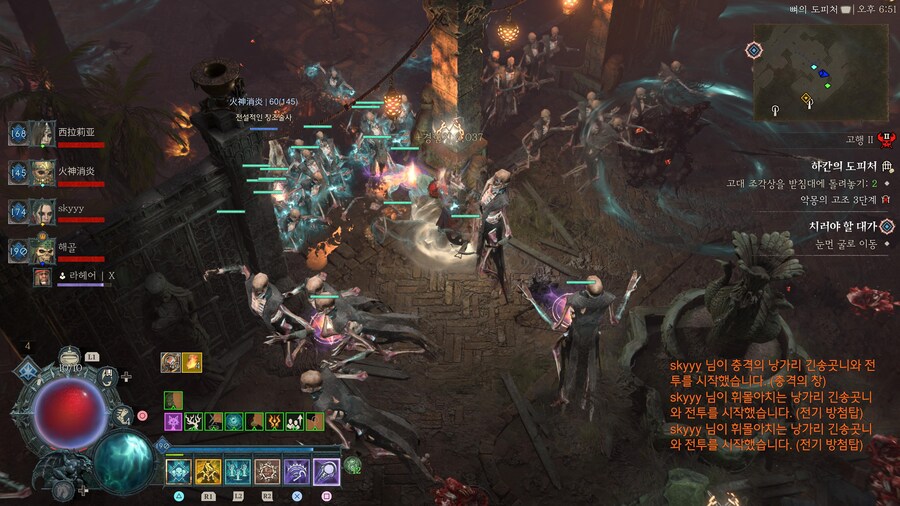Viewport: 900px width, 506px height.
Task: Activate the thorned ring skill
Action: (x=268, y=471)
